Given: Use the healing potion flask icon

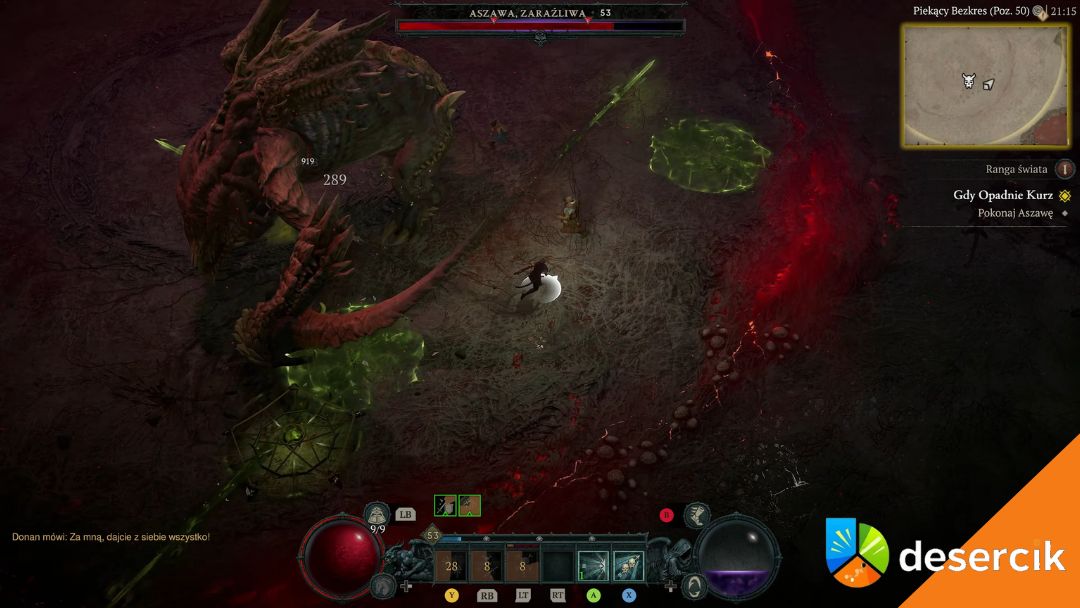Looking at the screenshot, I should (378, 513).
